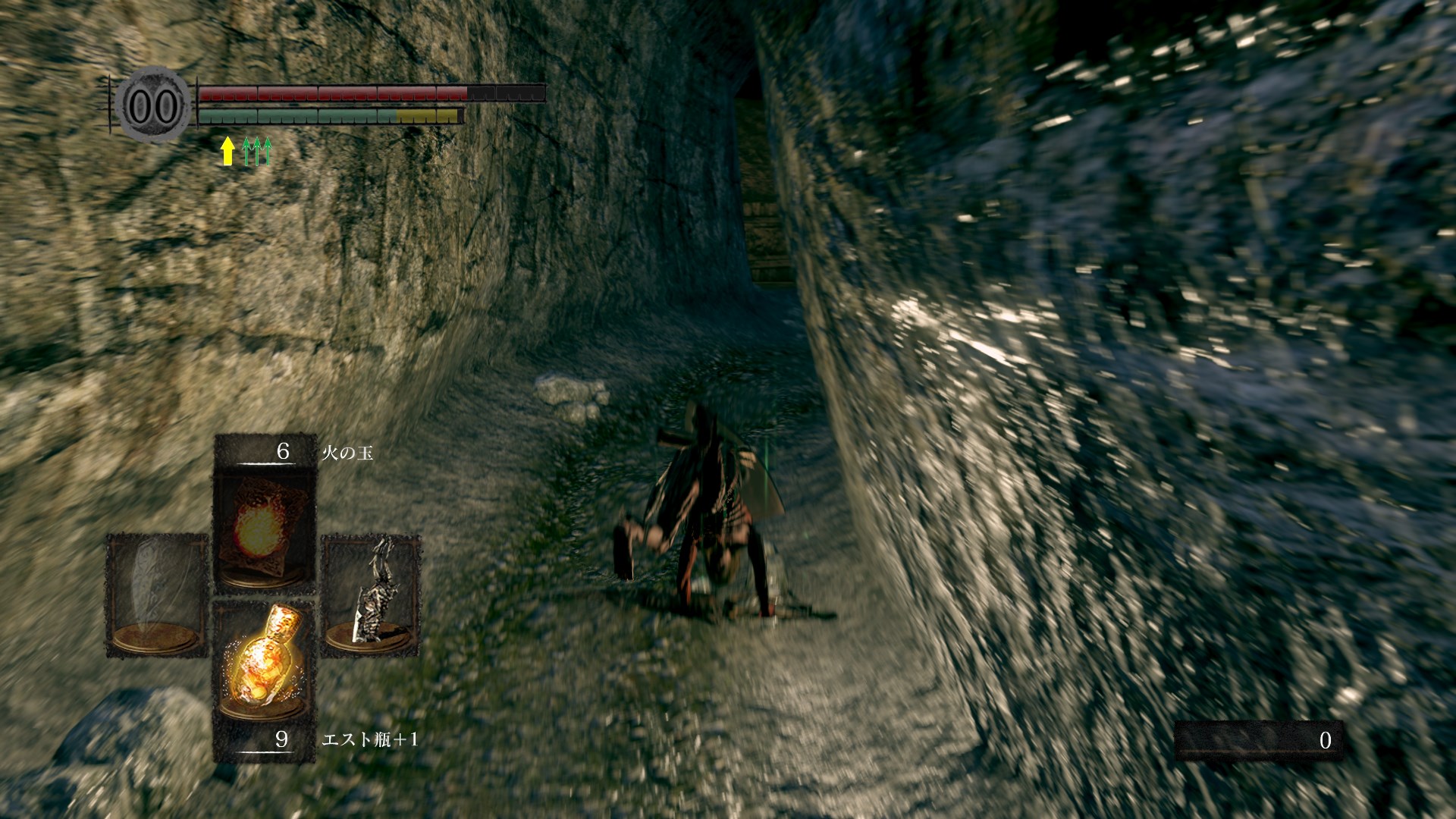Viewport: 1456px width, 819px height.
Task: Select the right-hand weapon slot
Action: click(372, 595)
